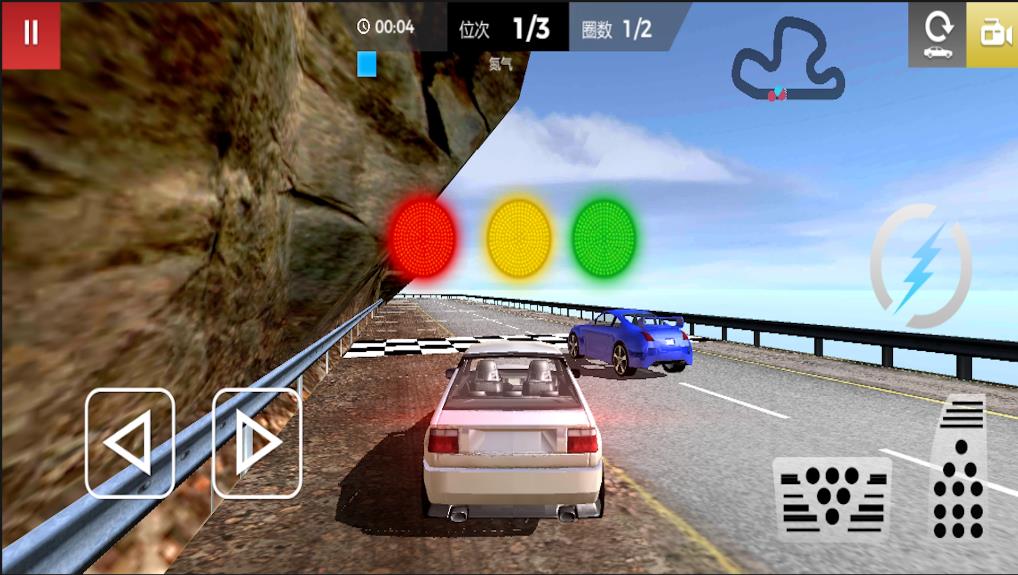Switch camera view with the yellow button
Screen dimensions: 1018x575
pyautogui.click(x=993, y=34)
